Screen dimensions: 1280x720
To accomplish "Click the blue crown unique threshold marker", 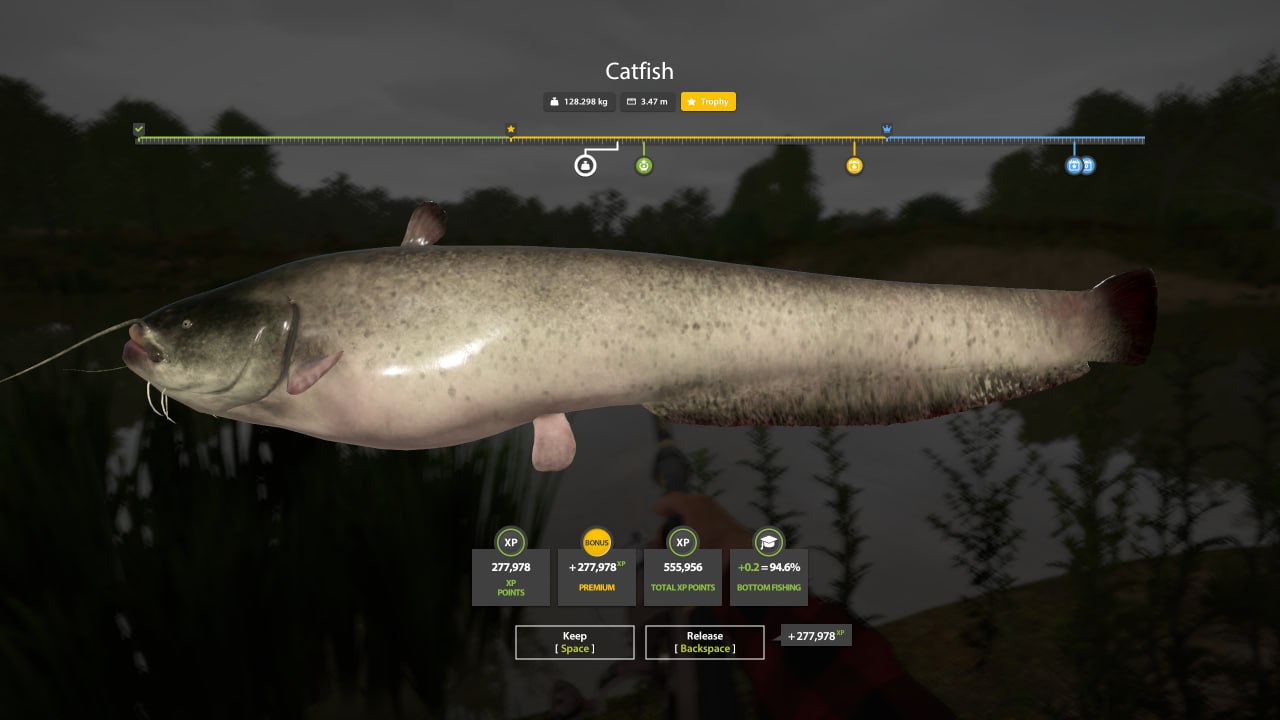I will (887, 129).
